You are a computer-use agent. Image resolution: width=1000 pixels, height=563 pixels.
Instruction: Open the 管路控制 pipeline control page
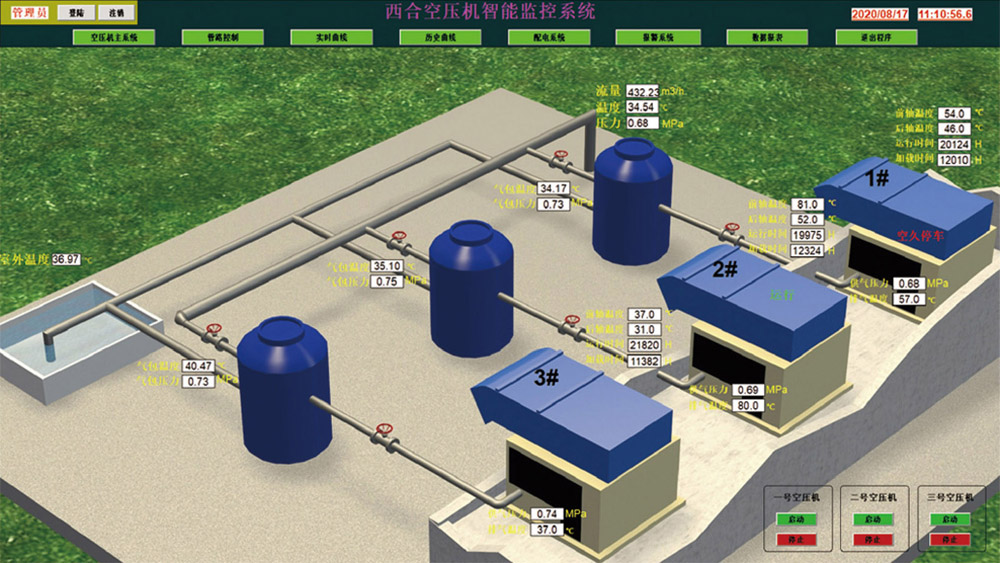coord(223,37)
